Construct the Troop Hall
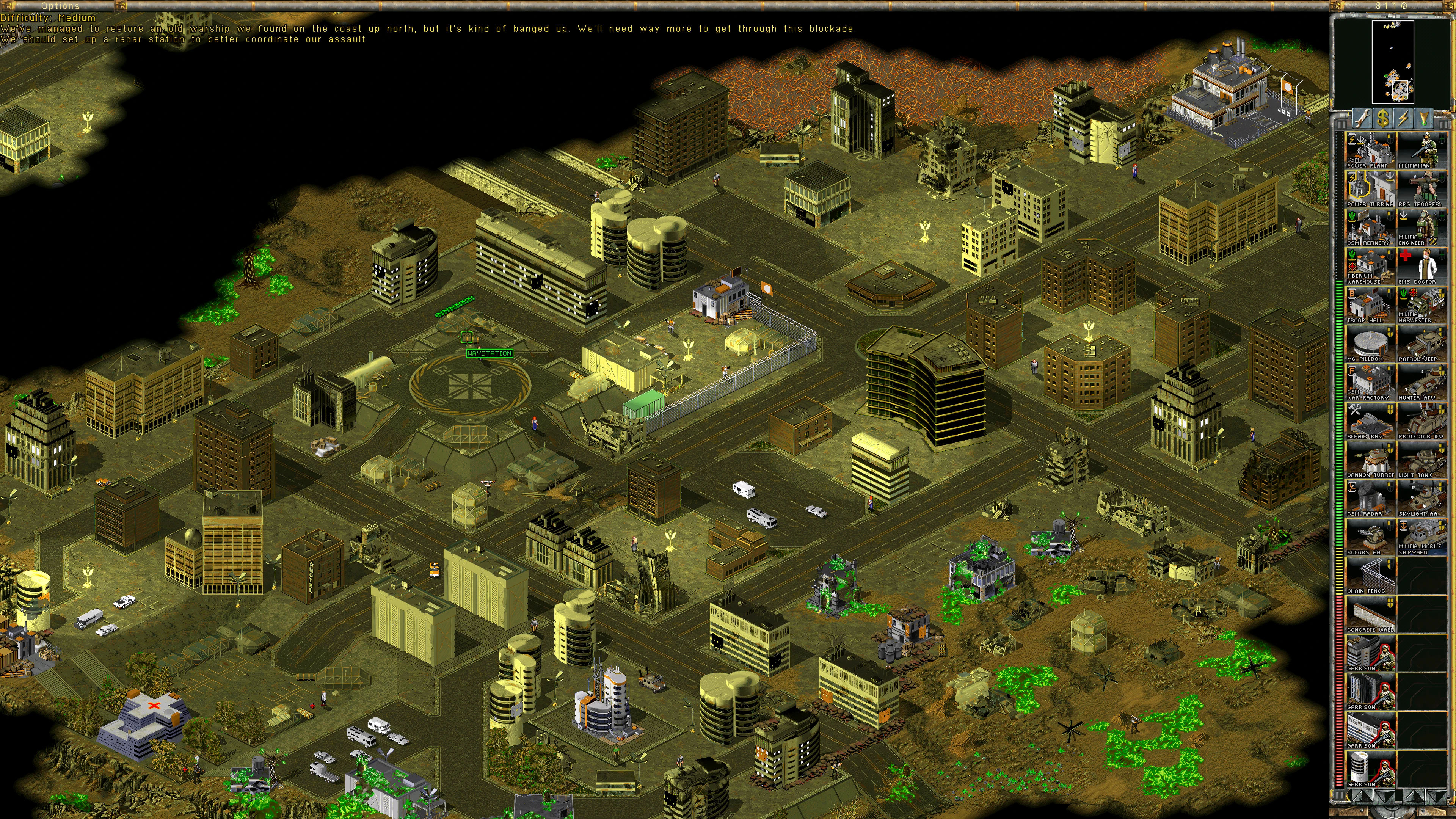Viewport: 1456px width, 819px height. point(1370,304)
